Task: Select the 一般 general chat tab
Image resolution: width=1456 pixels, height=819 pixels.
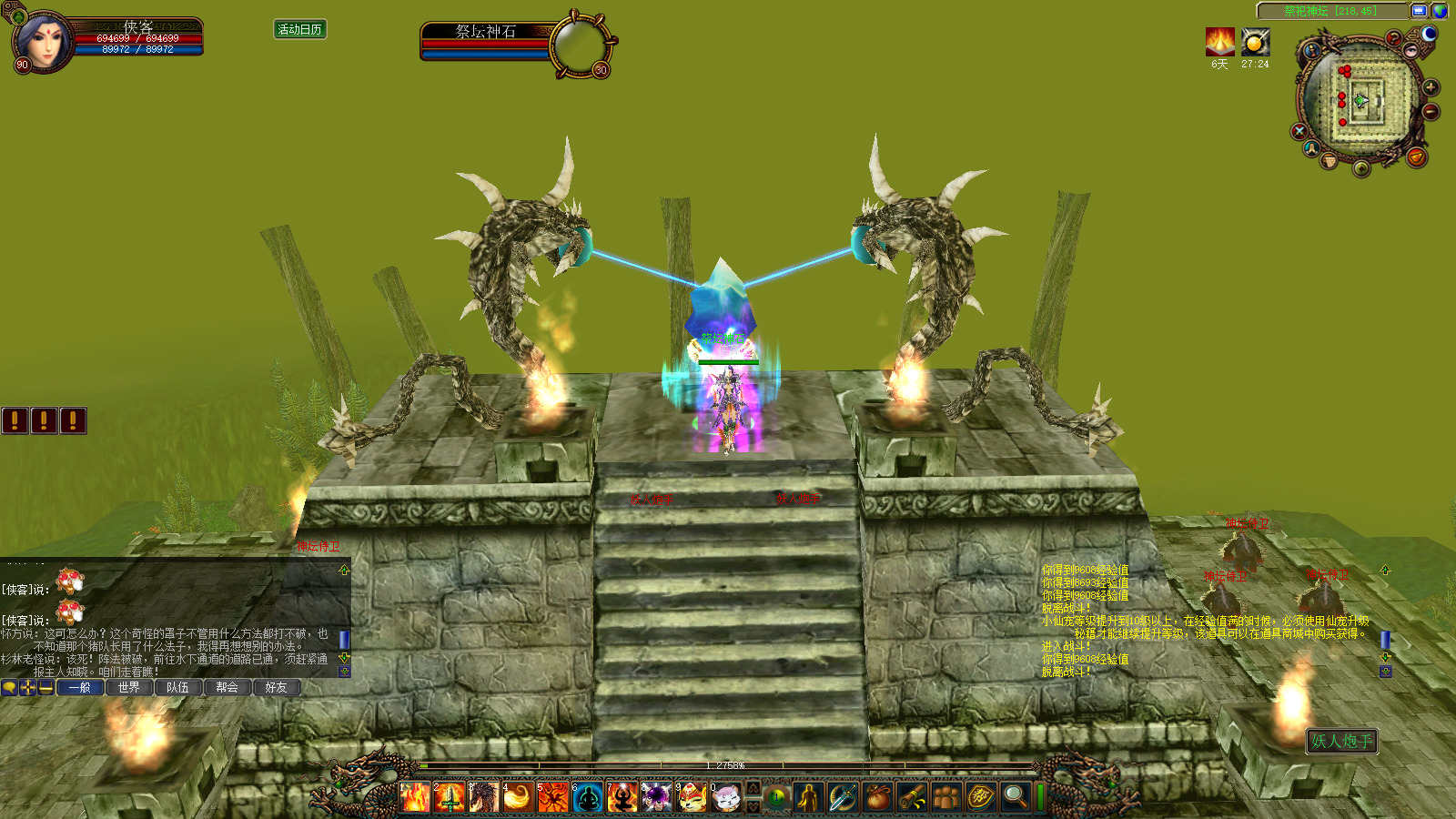Action: pyautogui.click(x=79, y=687)
